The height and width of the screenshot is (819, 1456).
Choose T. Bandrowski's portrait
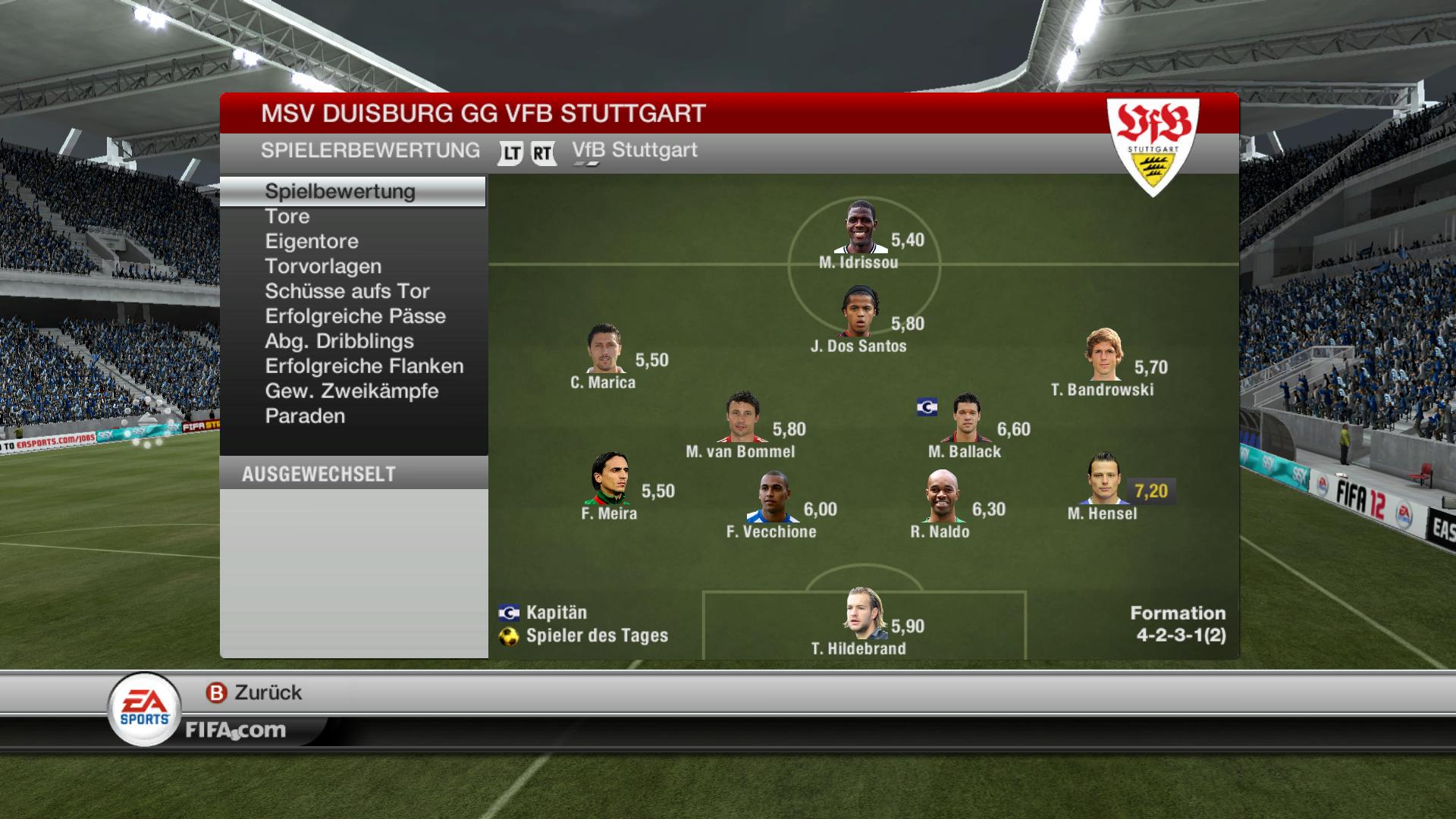click(1103, 355)
